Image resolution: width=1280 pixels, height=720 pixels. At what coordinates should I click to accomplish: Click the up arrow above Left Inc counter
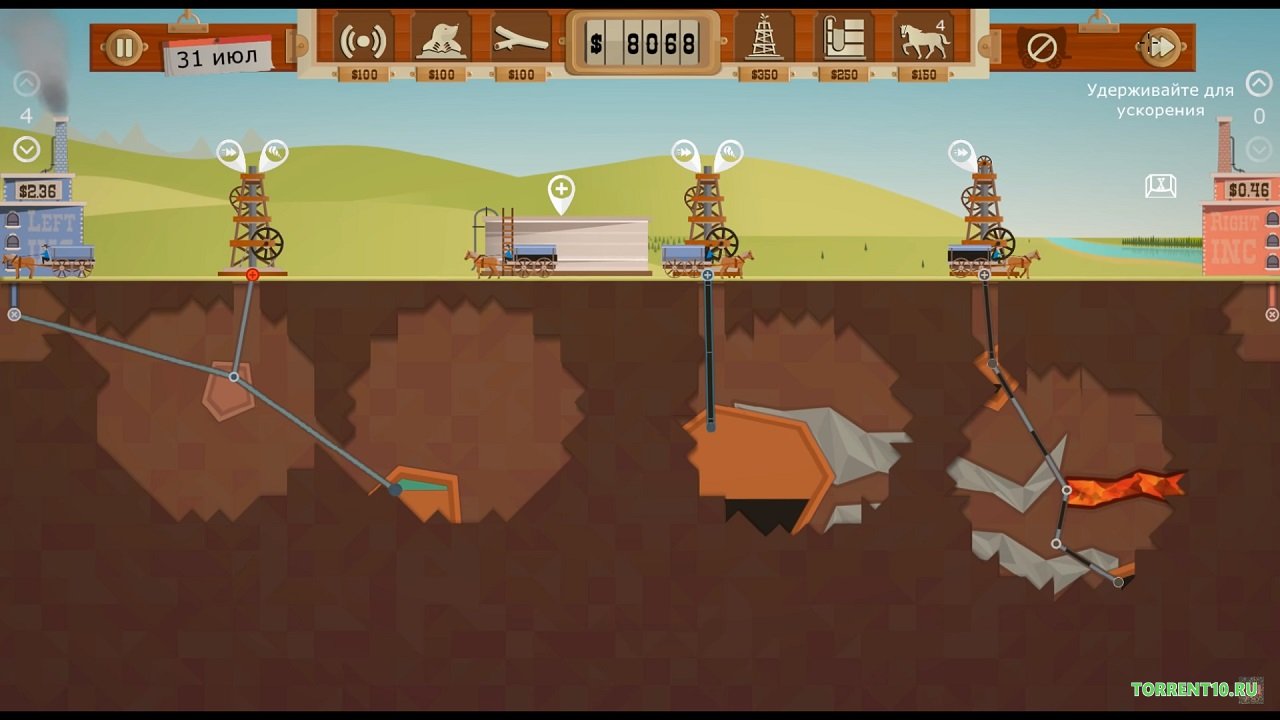(x=27, y=84)
